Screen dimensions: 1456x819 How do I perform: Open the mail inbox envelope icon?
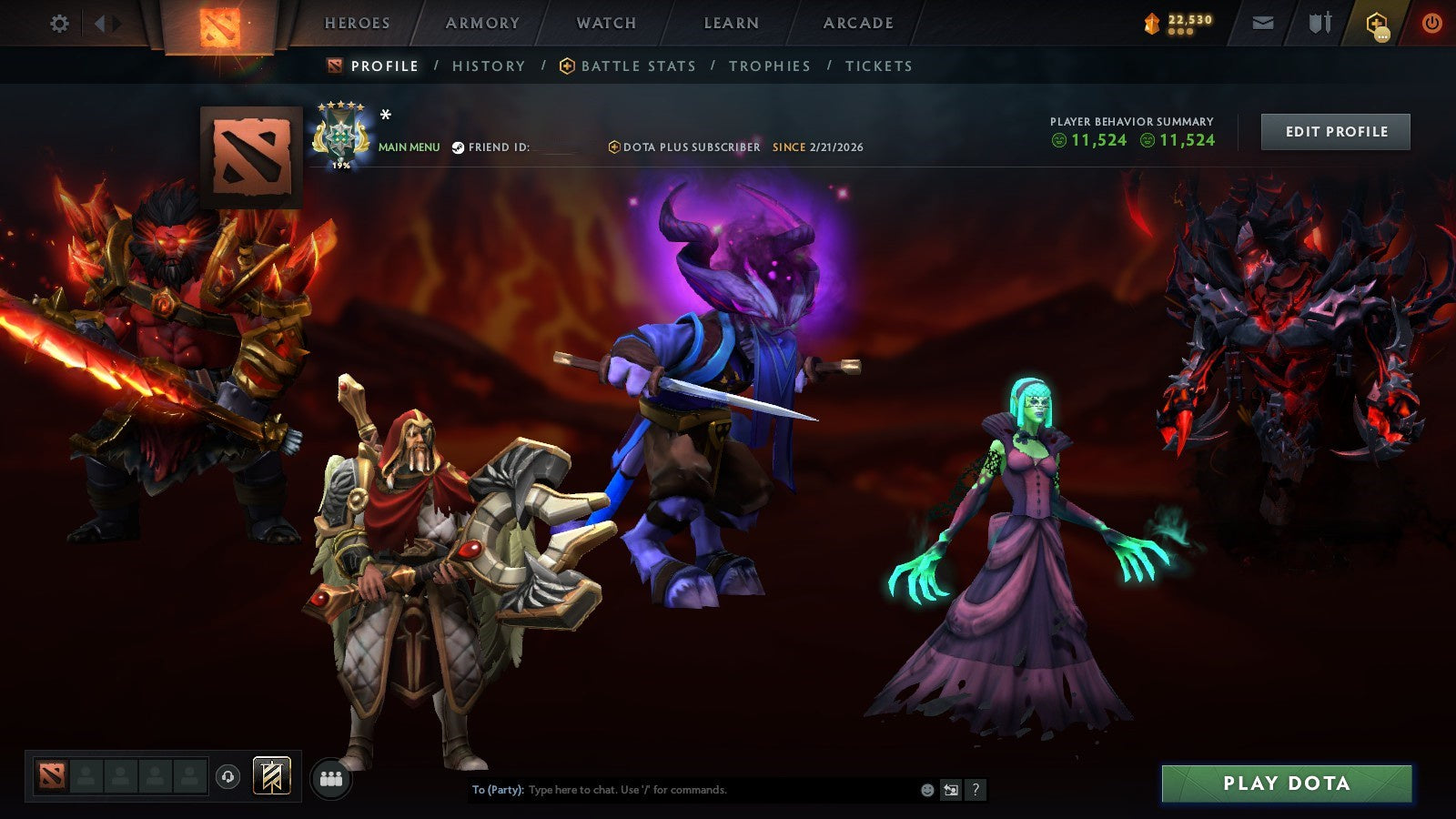pos(1263,24)
